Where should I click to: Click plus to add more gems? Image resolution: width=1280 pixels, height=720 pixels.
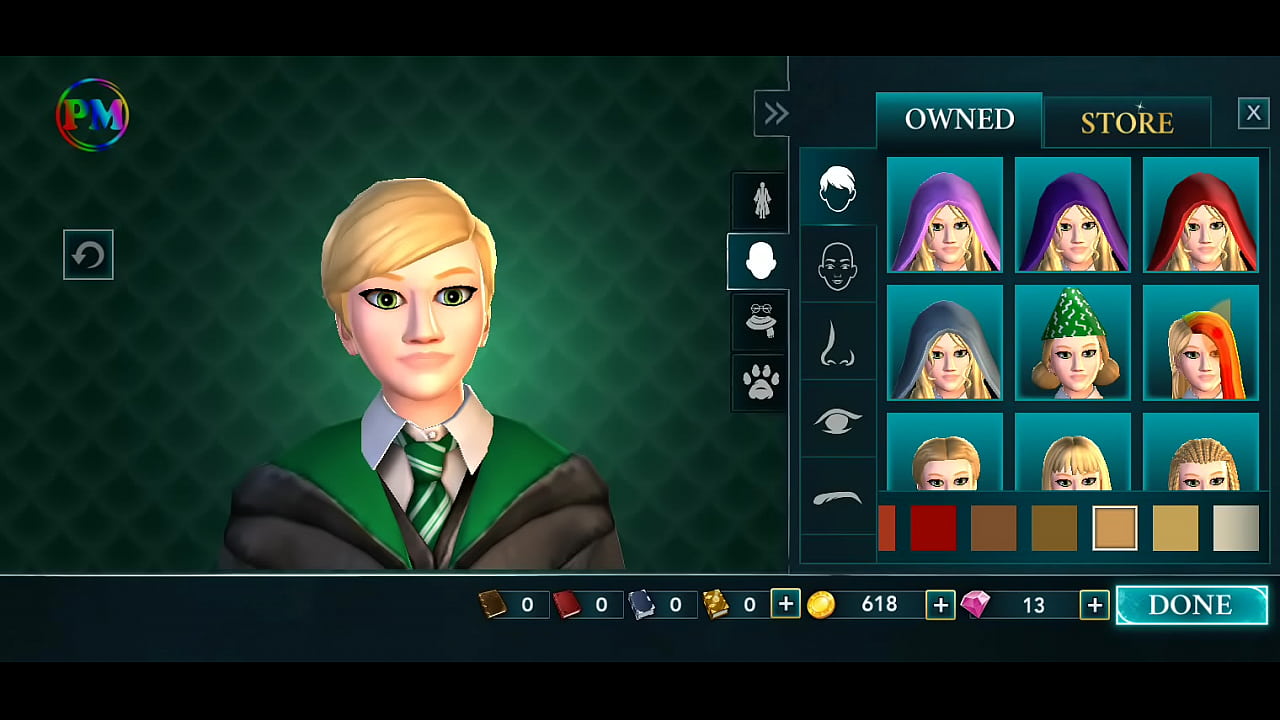(1093, 604)
